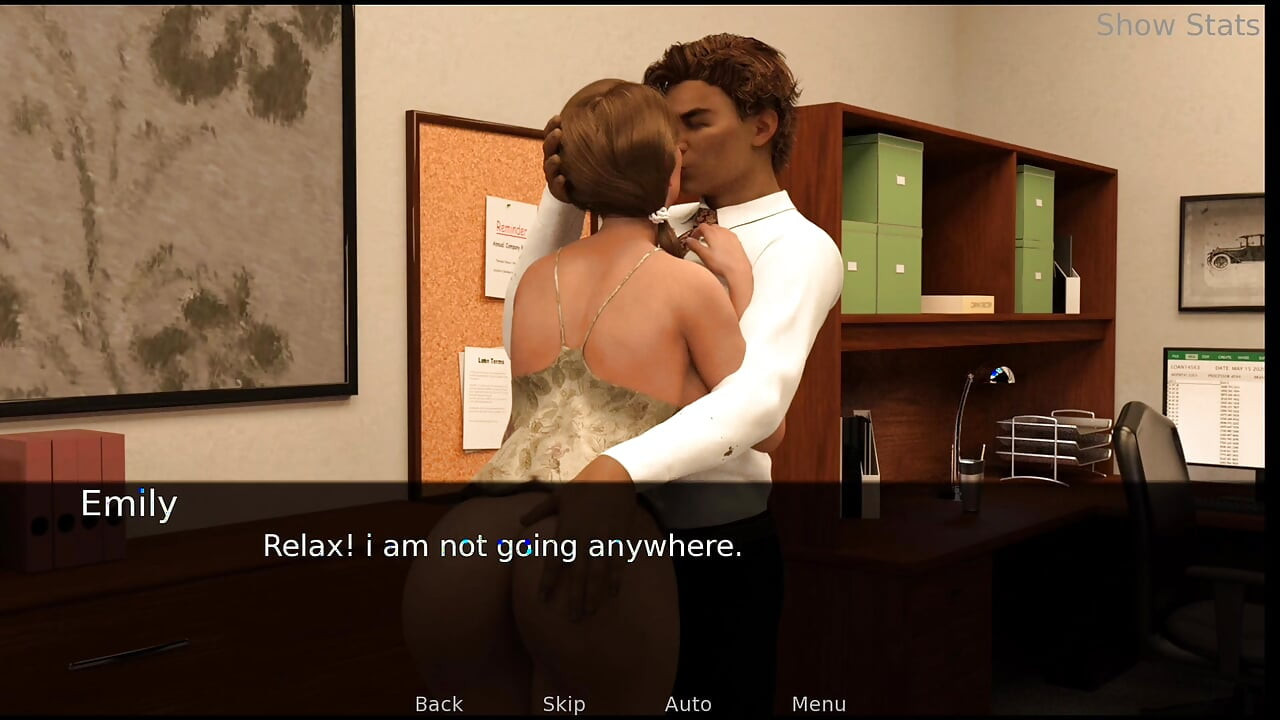1280x720 pixels.
Task: Click the Skip button
Action: click(563, 703)
